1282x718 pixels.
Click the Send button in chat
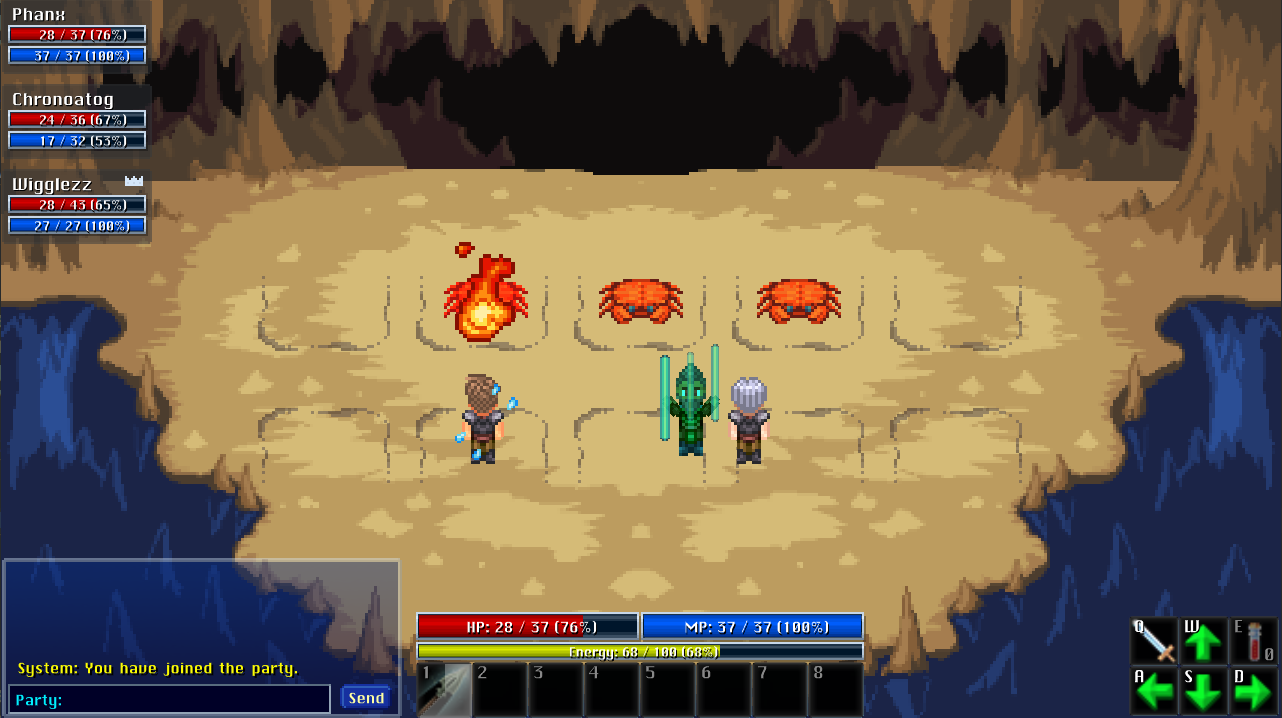tap(366, 698)
